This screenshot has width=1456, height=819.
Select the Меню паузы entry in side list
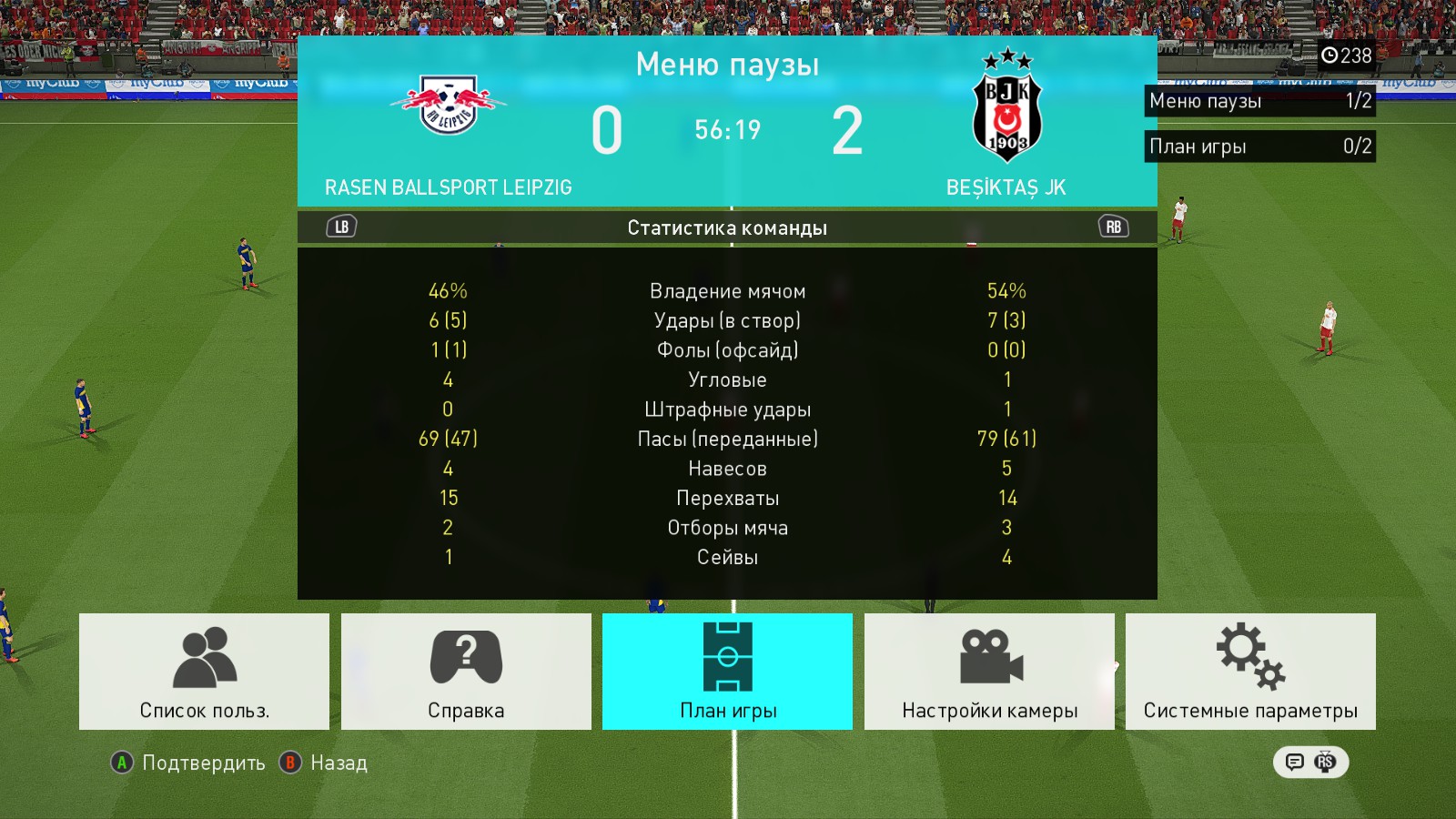tap(1259, 101)
